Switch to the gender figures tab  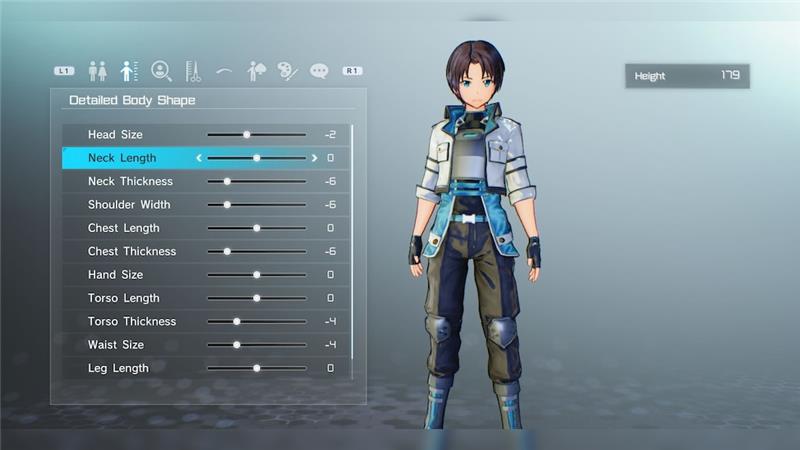[x=97, y=71]
